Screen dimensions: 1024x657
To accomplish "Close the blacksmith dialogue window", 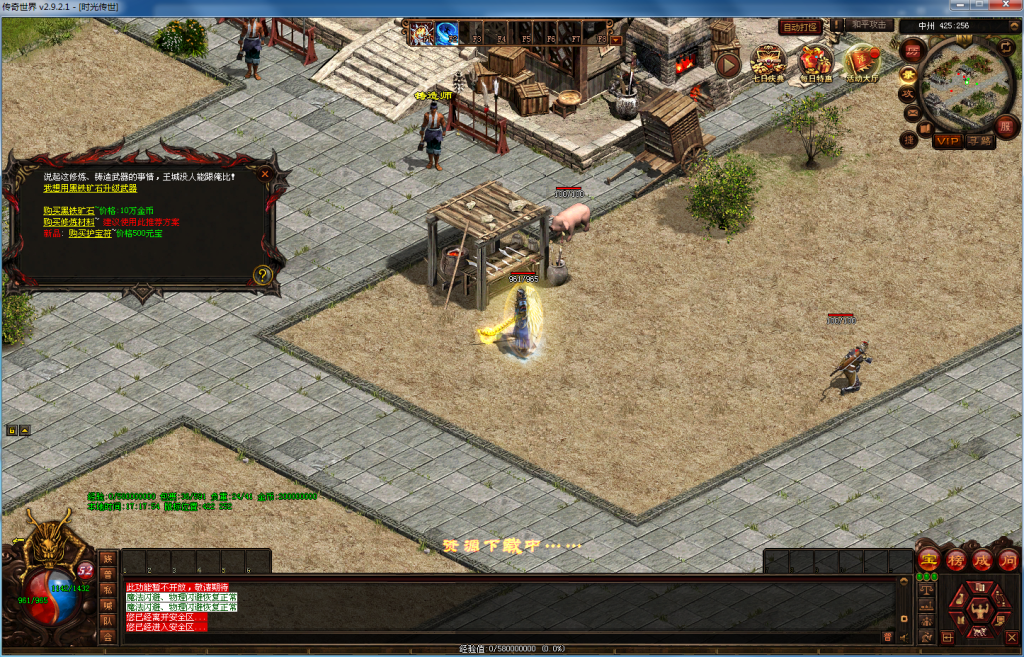I will click(x=265, y=173).
